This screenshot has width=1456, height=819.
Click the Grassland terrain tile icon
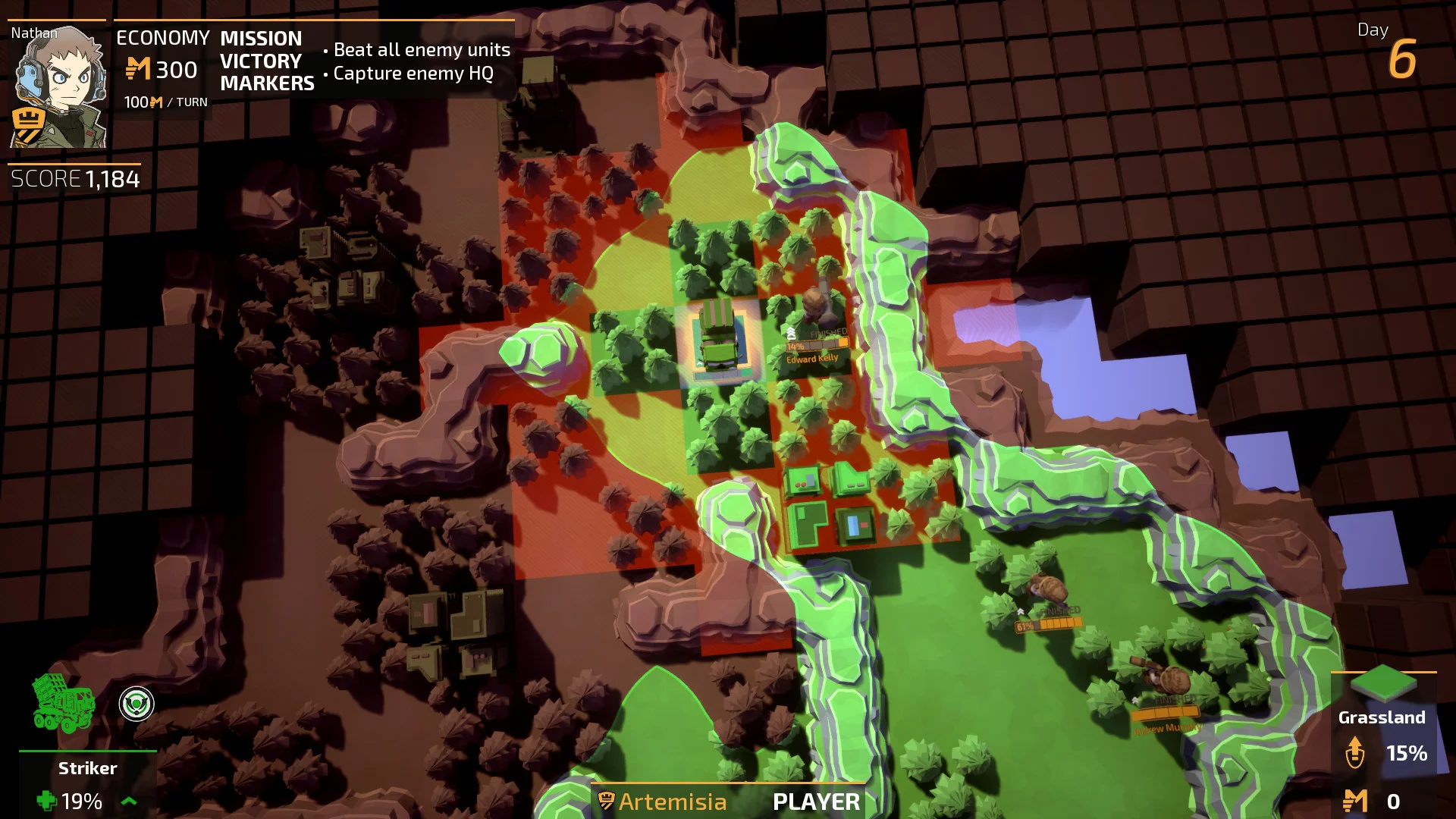1382,684
